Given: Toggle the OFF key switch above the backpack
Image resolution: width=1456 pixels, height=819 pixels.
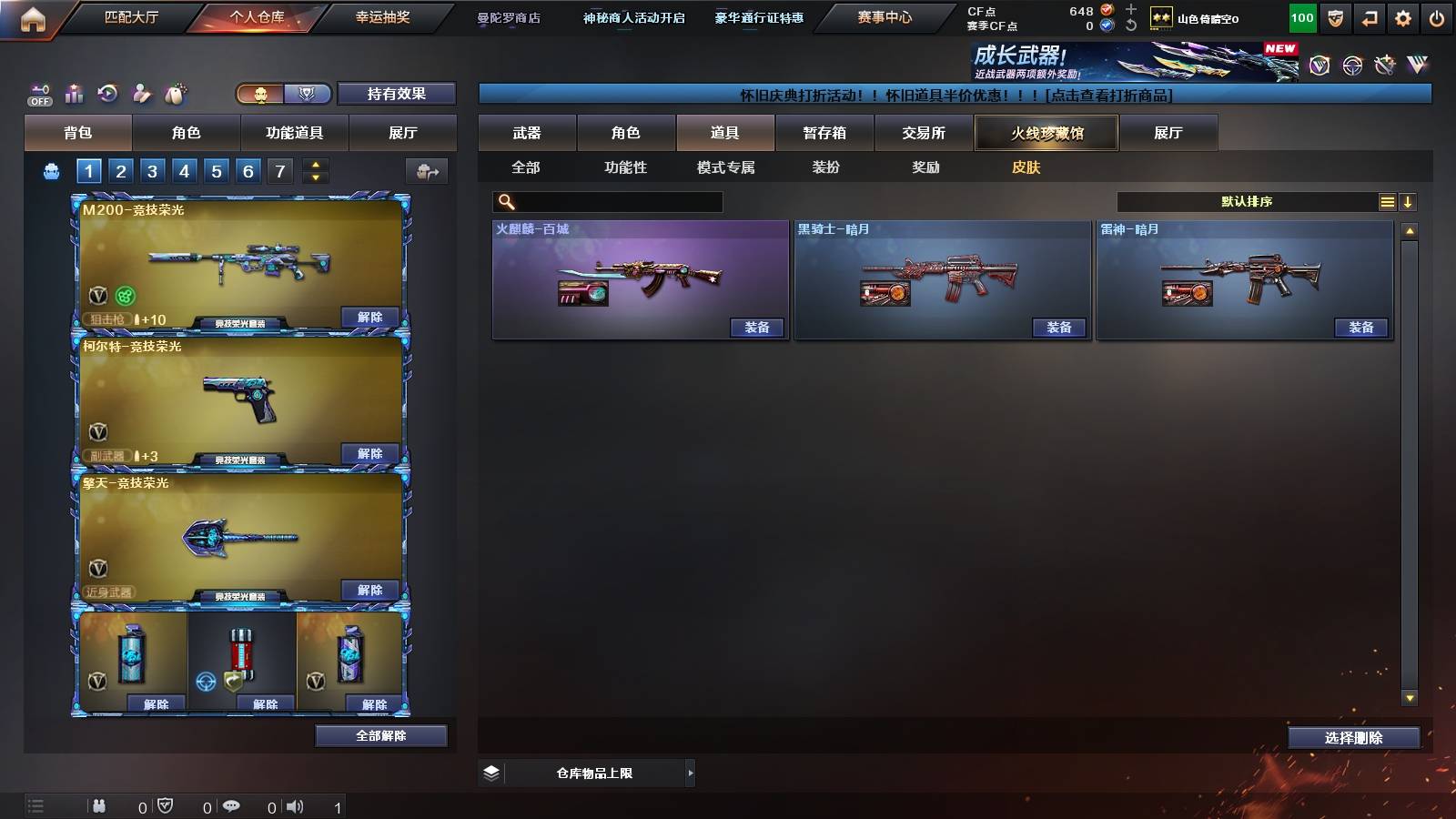Looking at the screenshot, I should pos(39,94).
